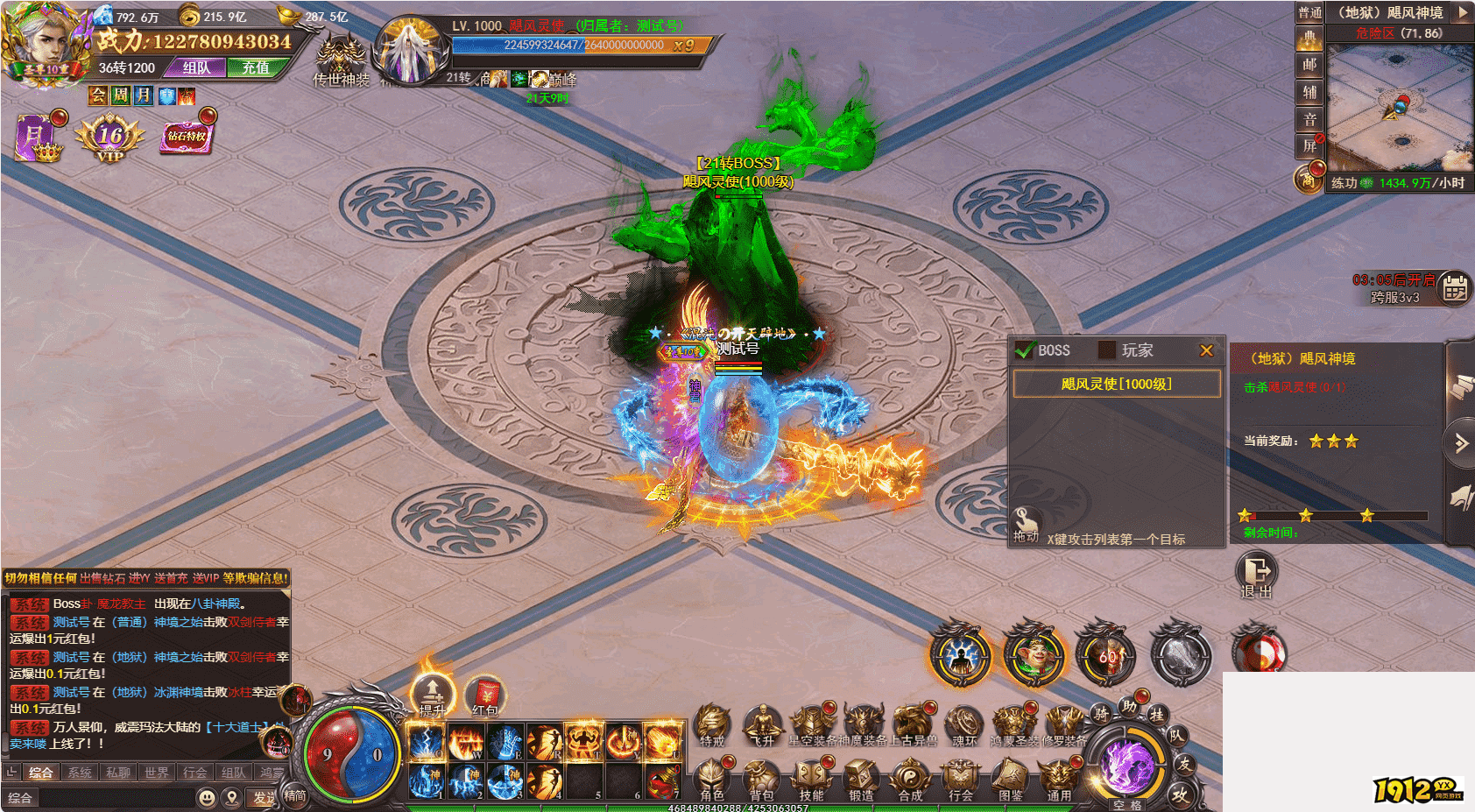The height and width of the screenshot is (812, 1475).
Task: Open the 钻石特权 diamond privilege icon
Action: (187, 137)
